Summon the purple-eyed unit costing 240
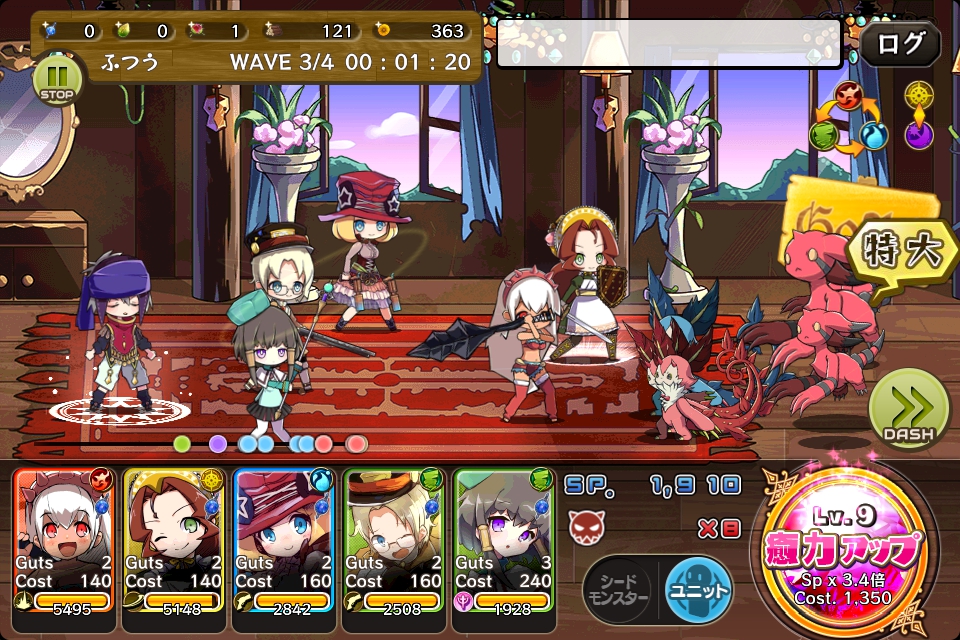The image size is (960, 640). (x=504, y=540)
